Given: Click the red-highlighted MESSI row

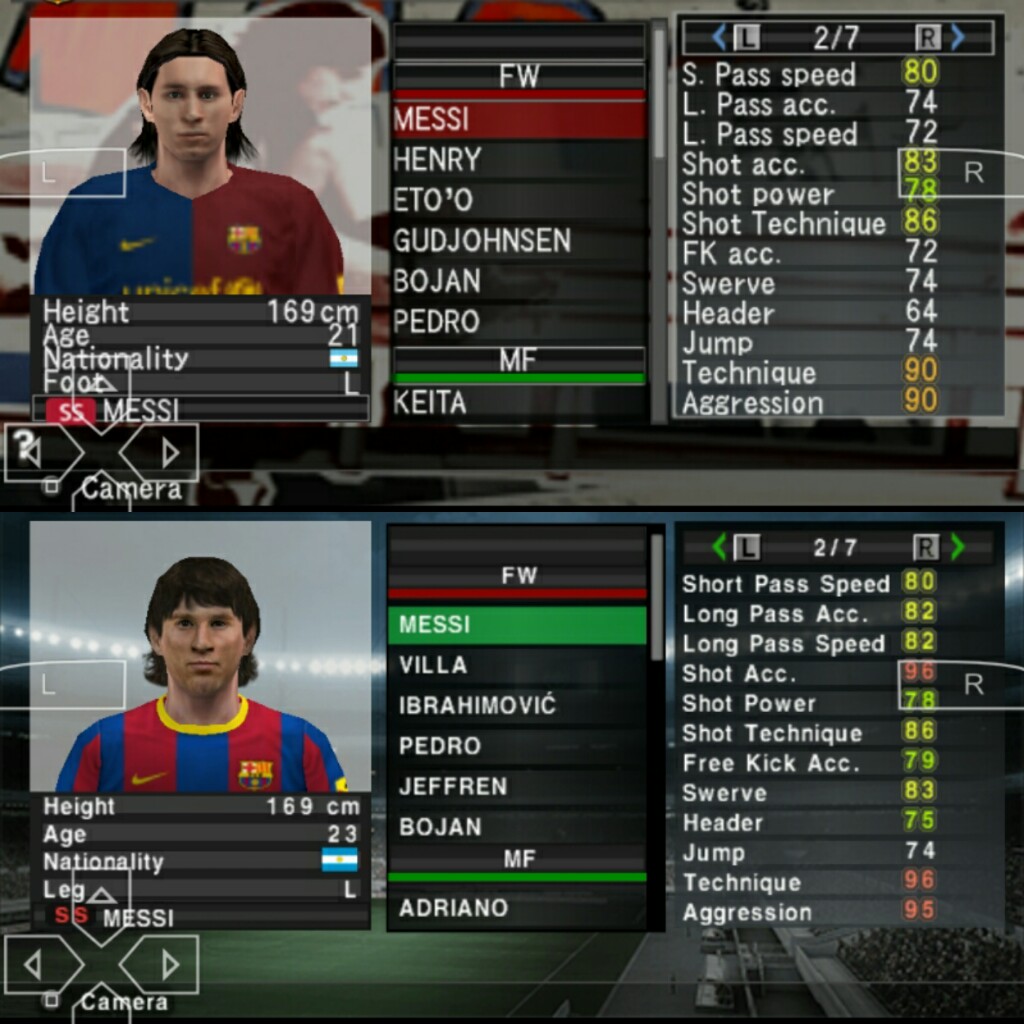Looking at the screenshot, I should click(x=518, y=120).
